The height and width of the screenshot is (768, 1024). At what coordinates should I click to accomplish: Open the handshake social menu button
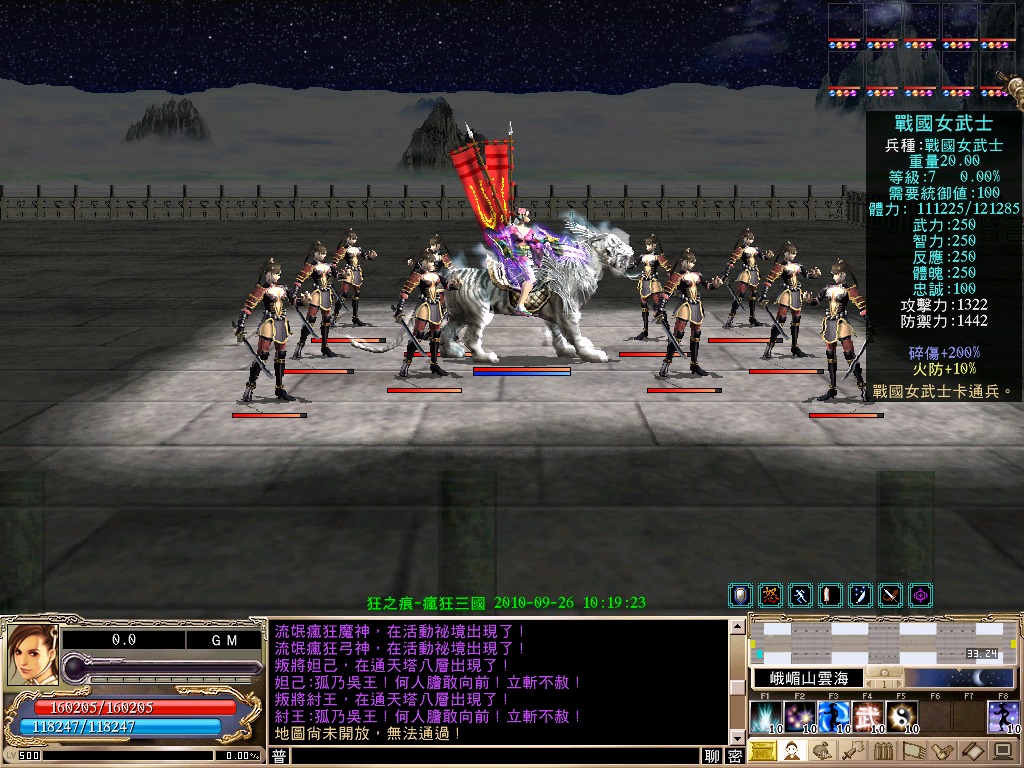(942, 751)
